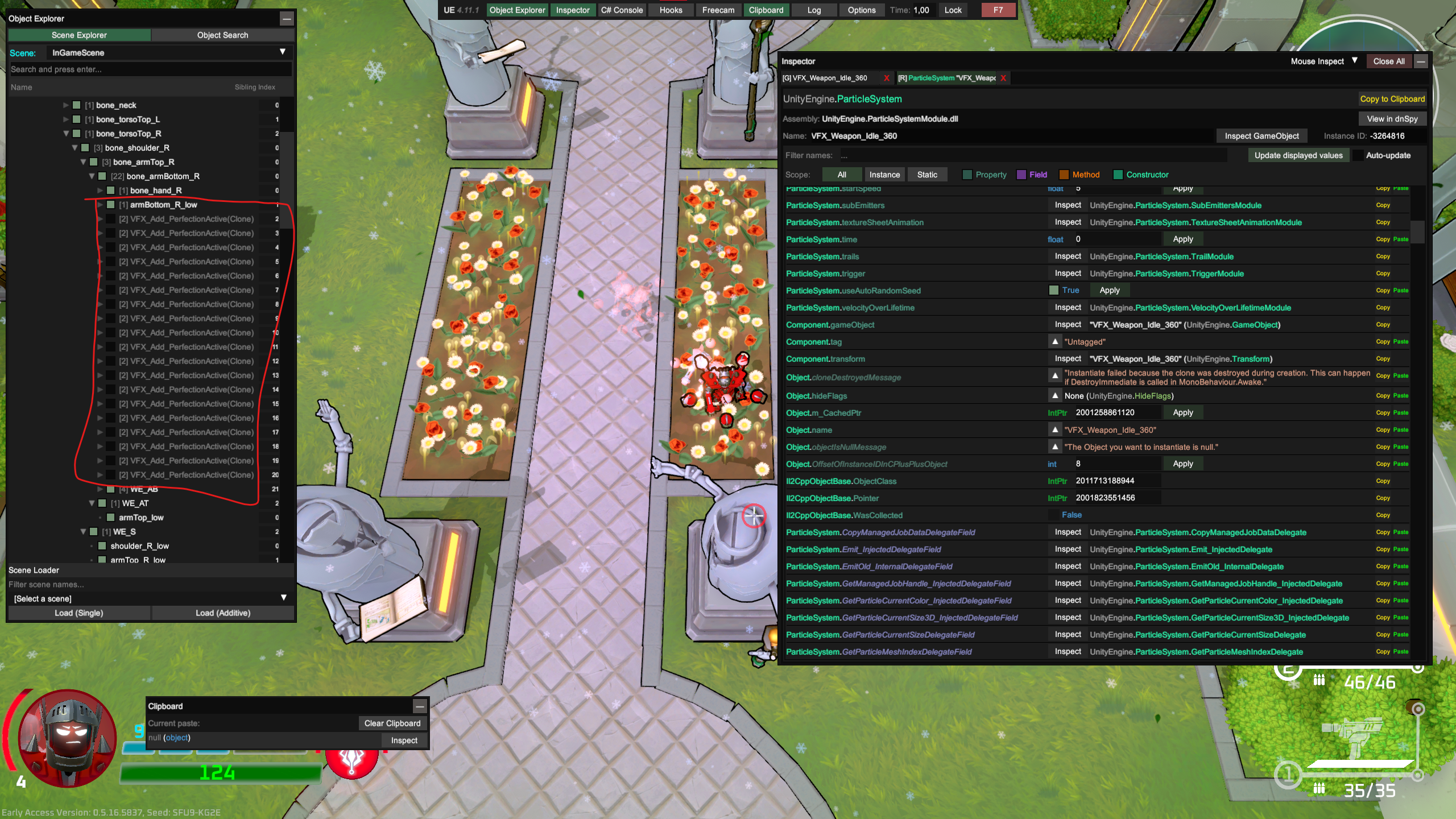1456x819 pixels.
Task: Toggle the Freecam tool
Action: coord(718,10)
